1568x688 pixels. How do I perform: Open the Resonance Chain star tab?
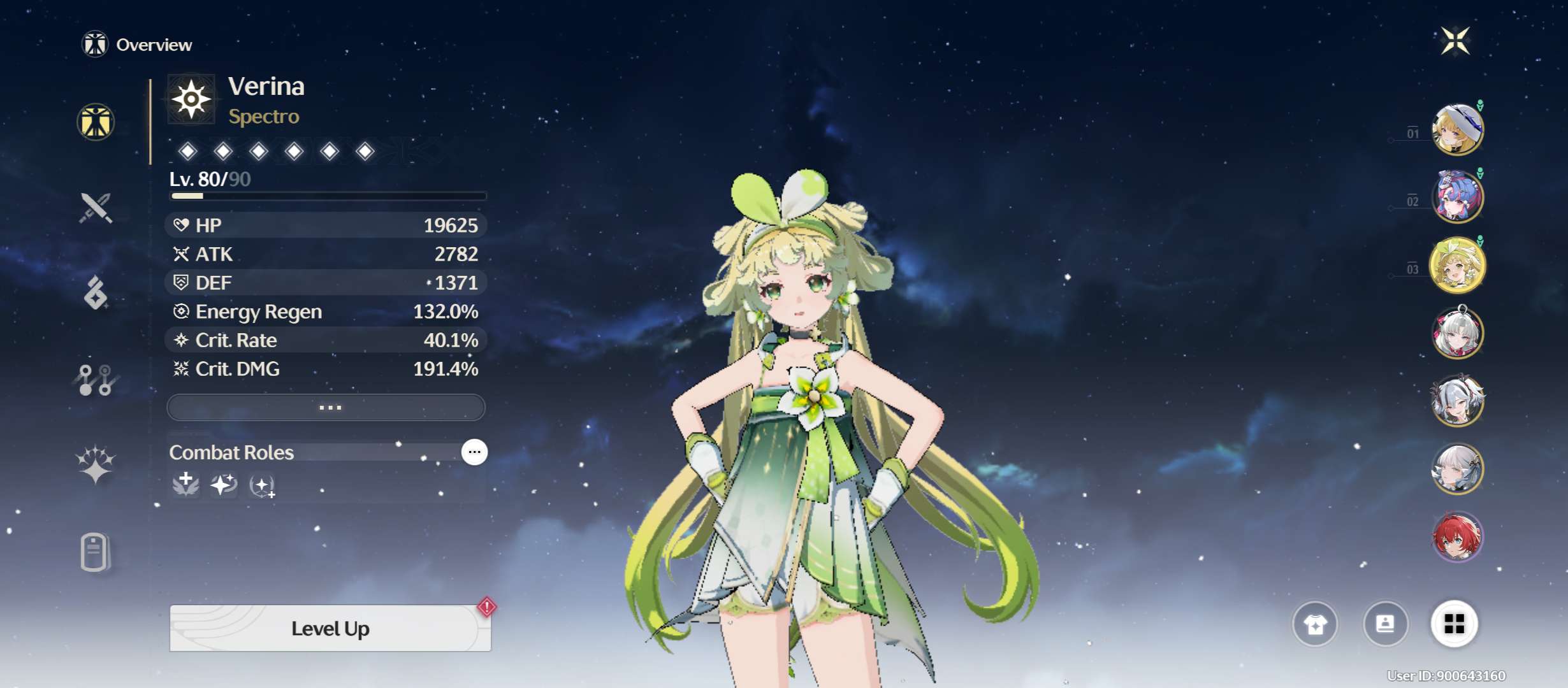96,464
